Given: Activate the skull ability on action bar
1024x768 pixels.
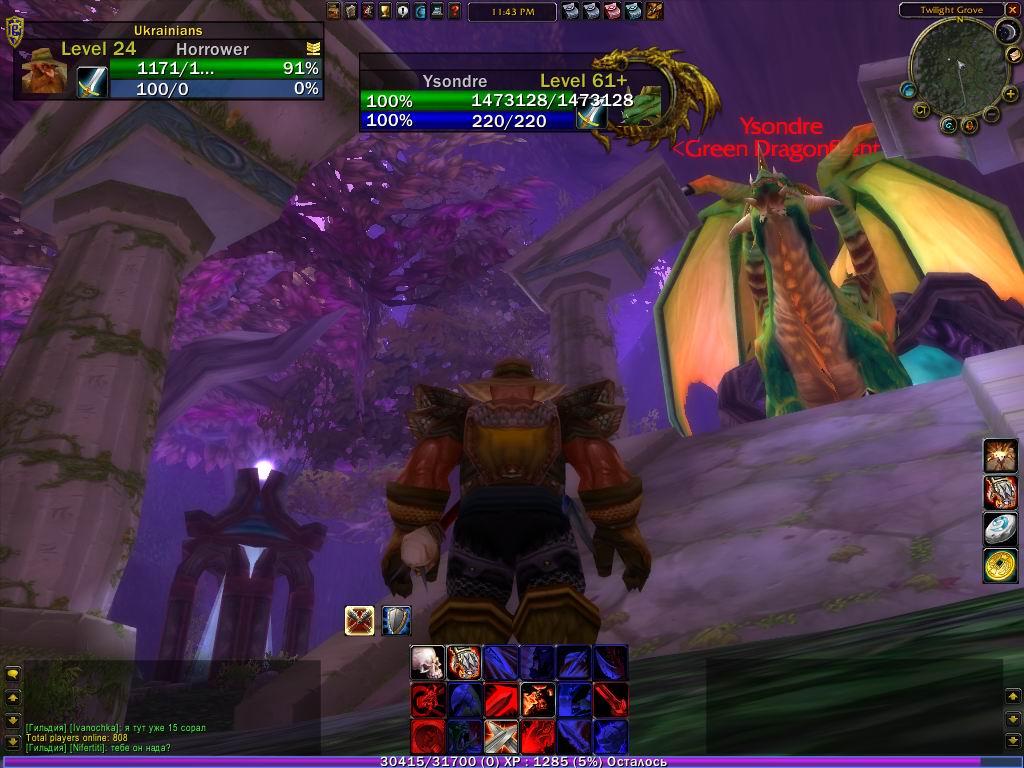Looking at the screenshot, I should coord(427,662).
